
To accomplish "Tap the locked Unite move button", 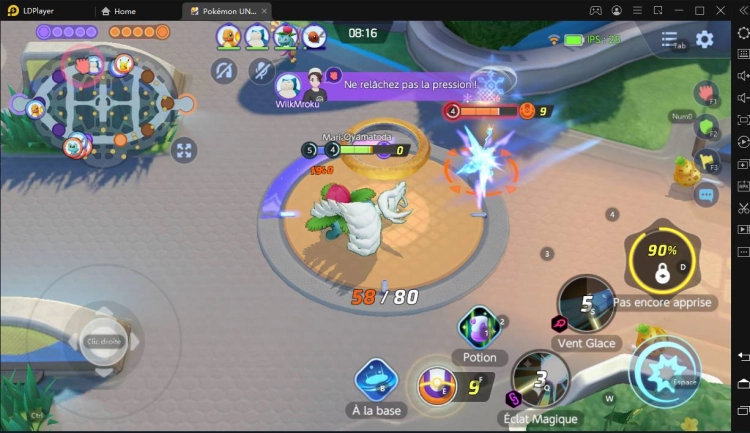I will [x=662, y=263].
